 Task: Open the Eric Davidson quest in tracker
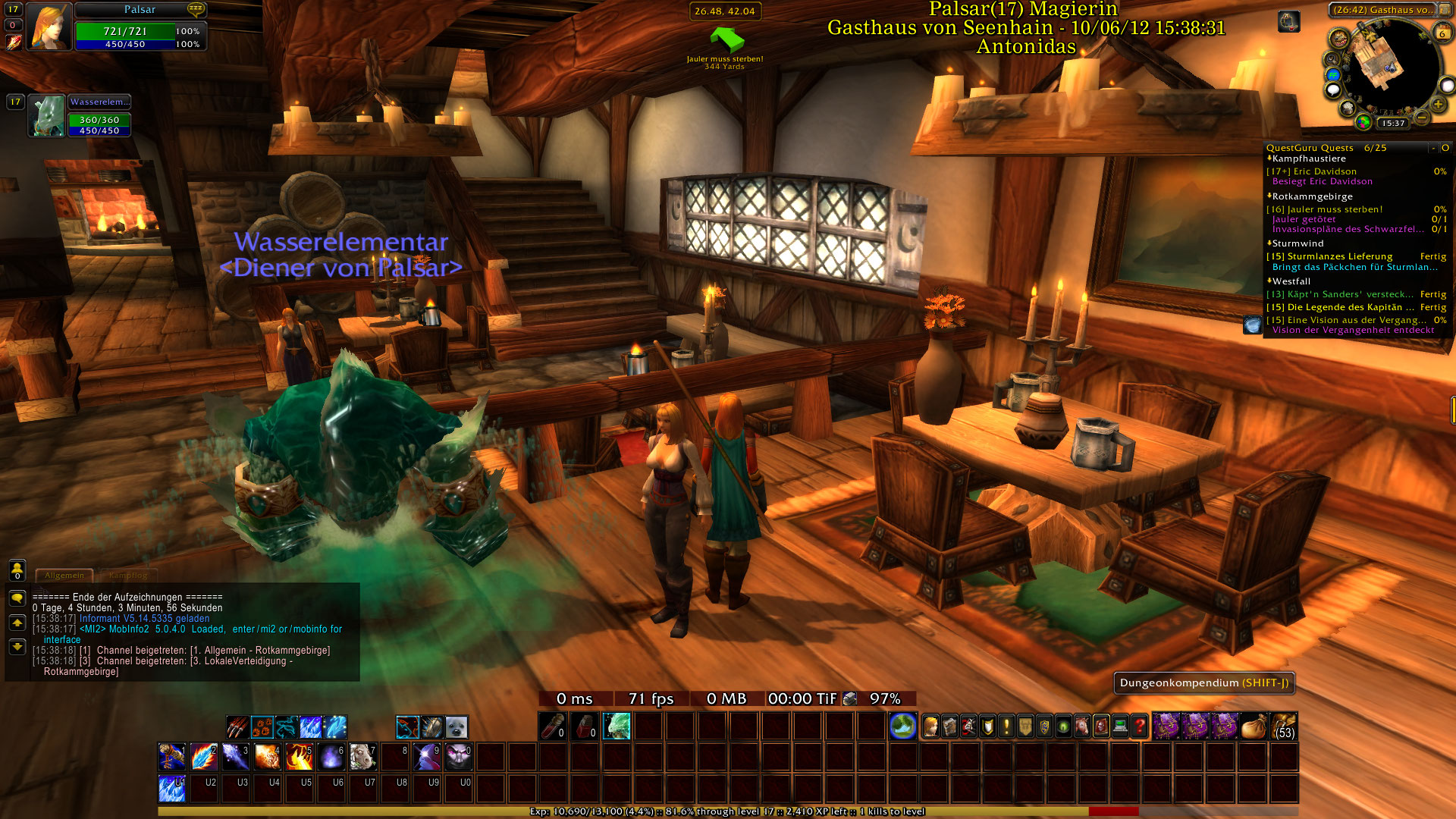click(x=1324, y=171)
